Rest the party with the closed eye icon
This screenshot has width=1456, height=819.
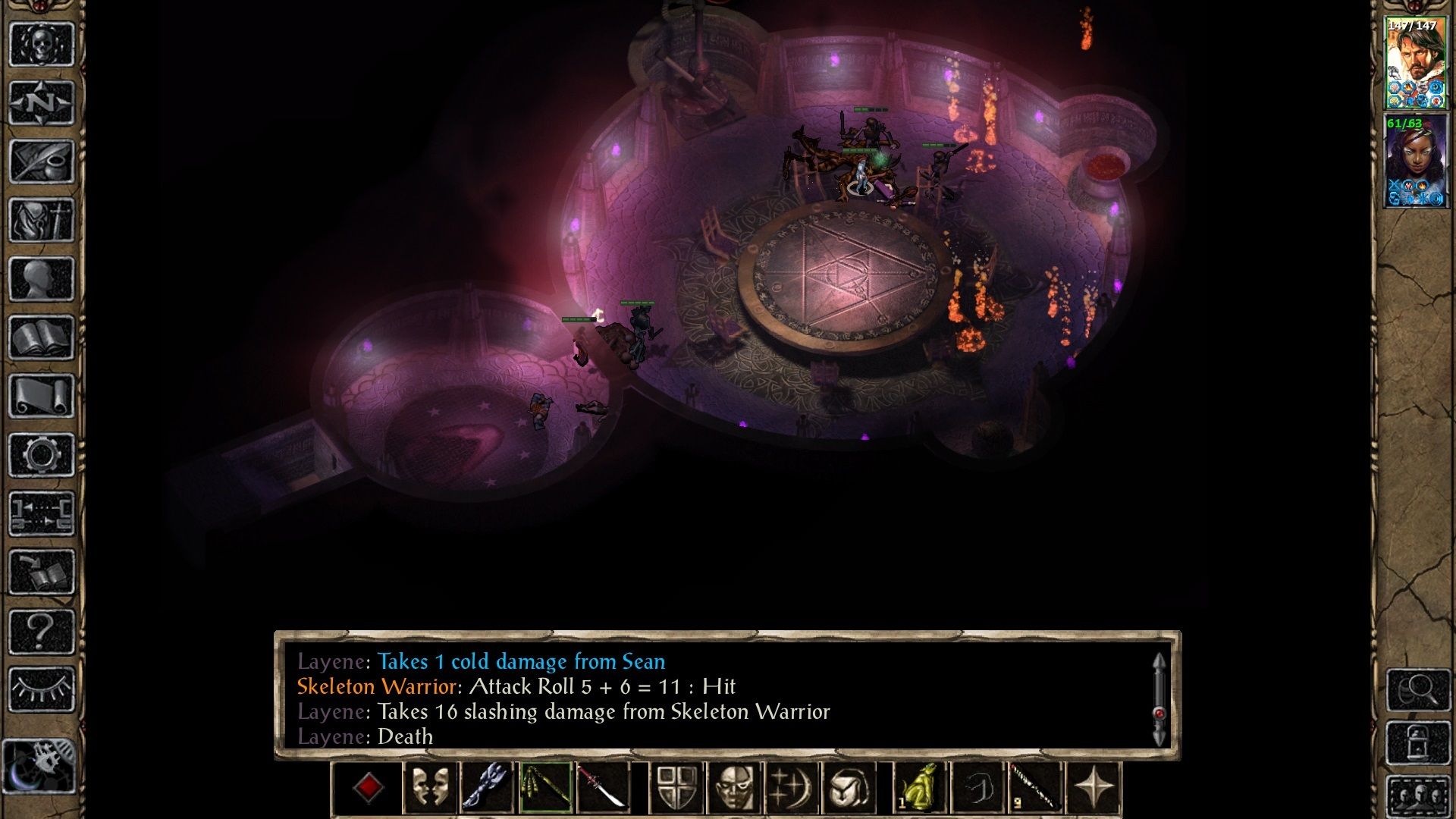42,689
